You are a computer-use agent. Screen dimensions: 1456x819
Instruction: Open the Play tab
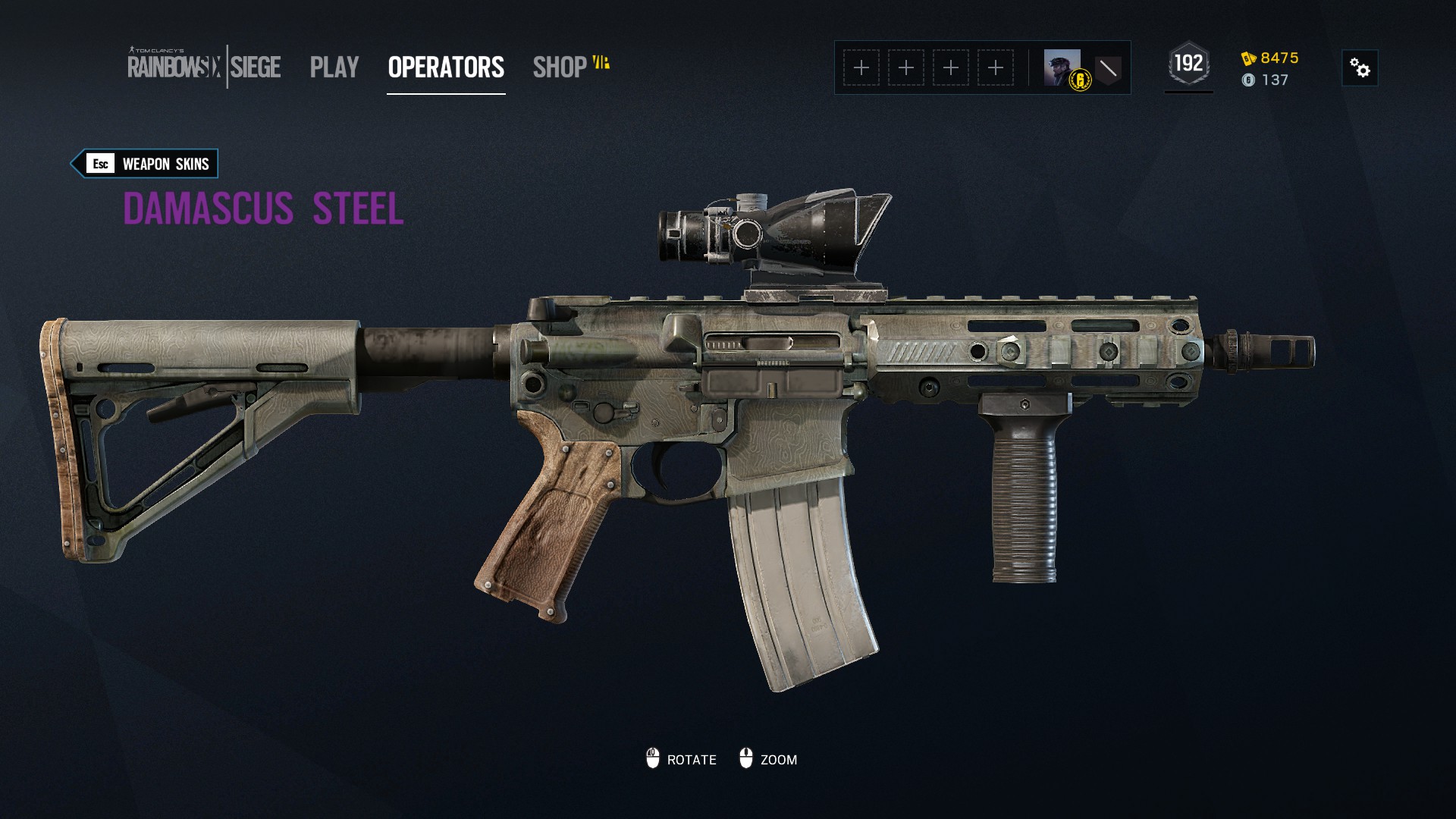tap(334, 67)
